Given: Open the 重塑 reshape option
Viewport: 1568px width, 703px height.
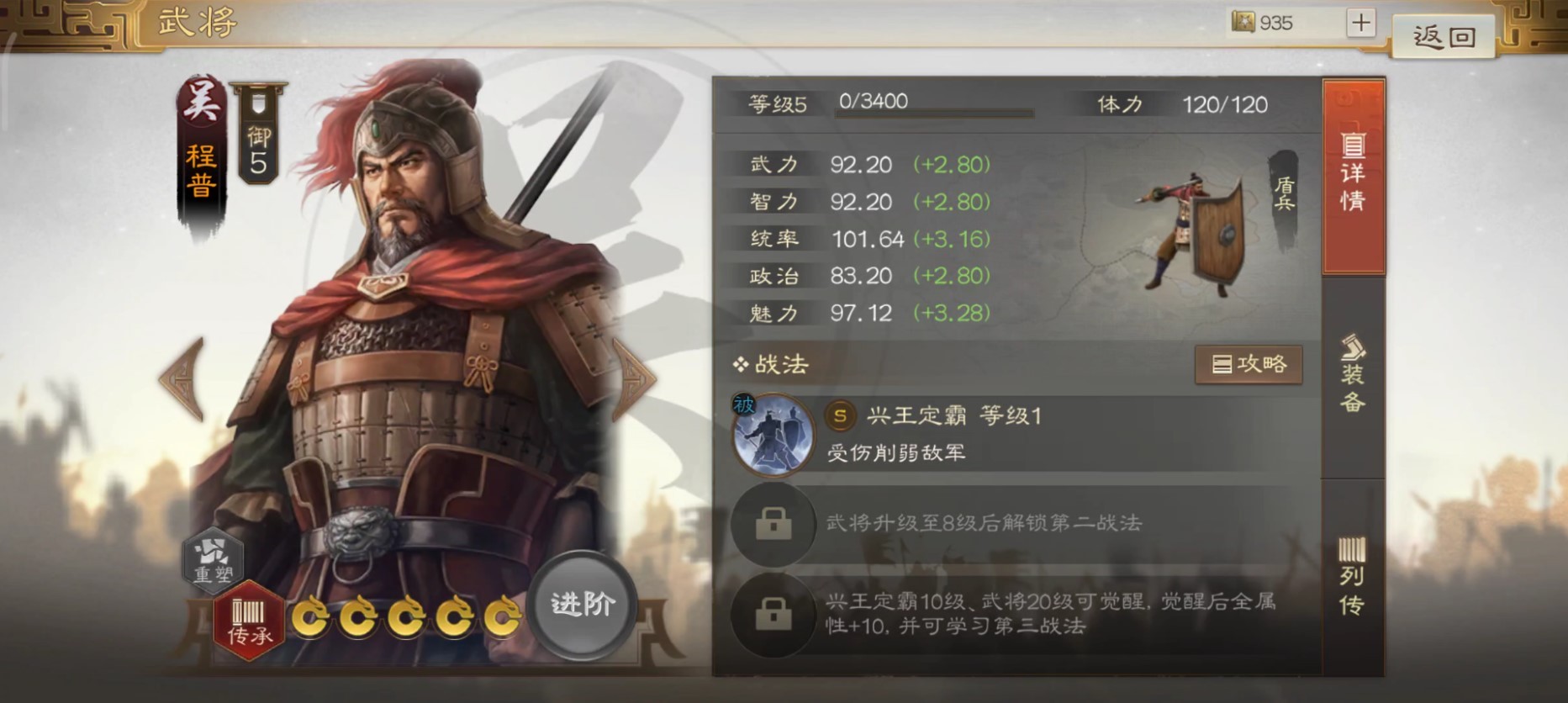Looking at the screenshot, I should pyautogui.click(x=214, y=561).
